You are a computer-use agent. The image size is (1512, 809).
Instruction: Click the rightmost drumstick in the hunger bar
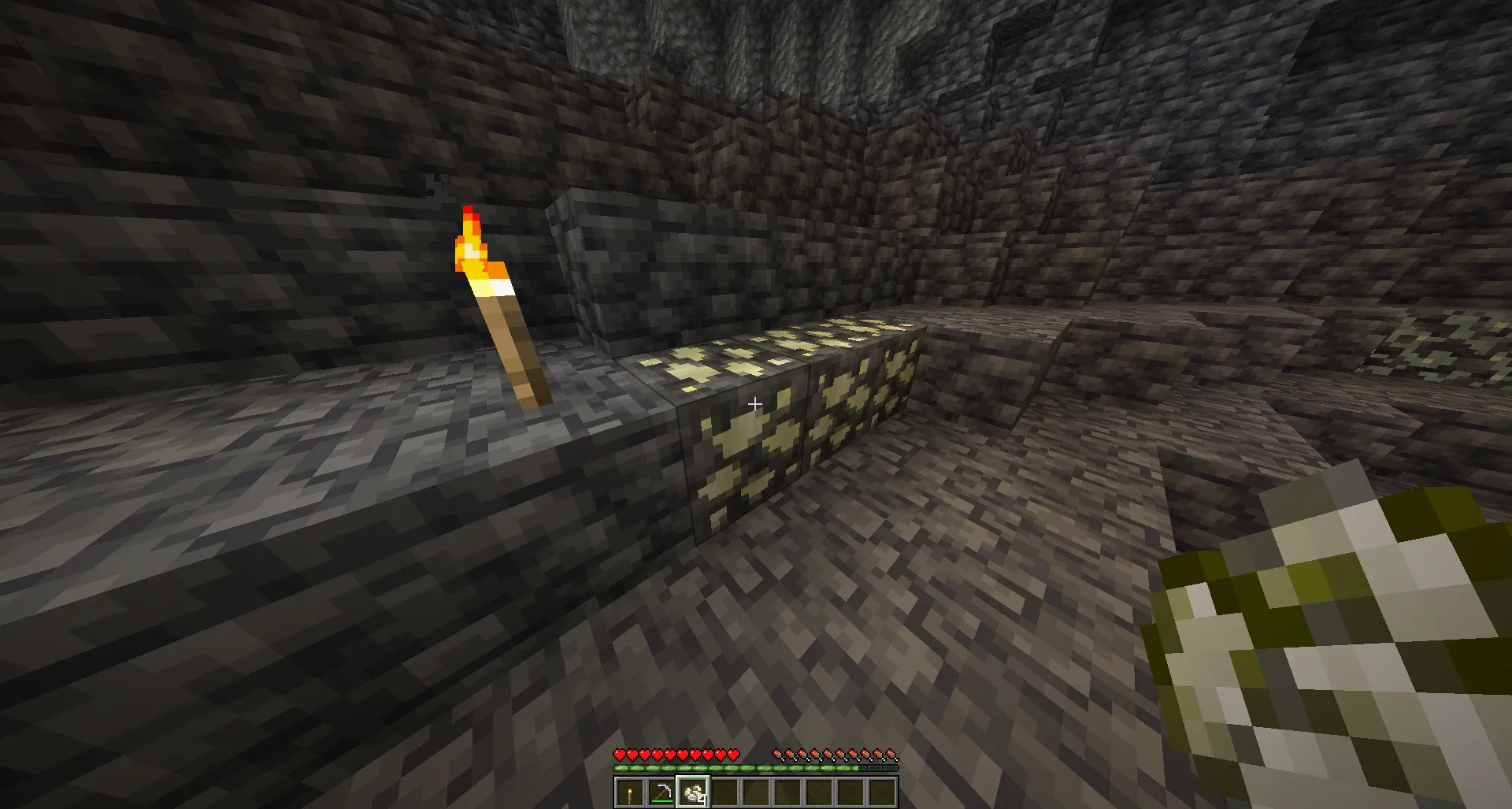[891, 755]
